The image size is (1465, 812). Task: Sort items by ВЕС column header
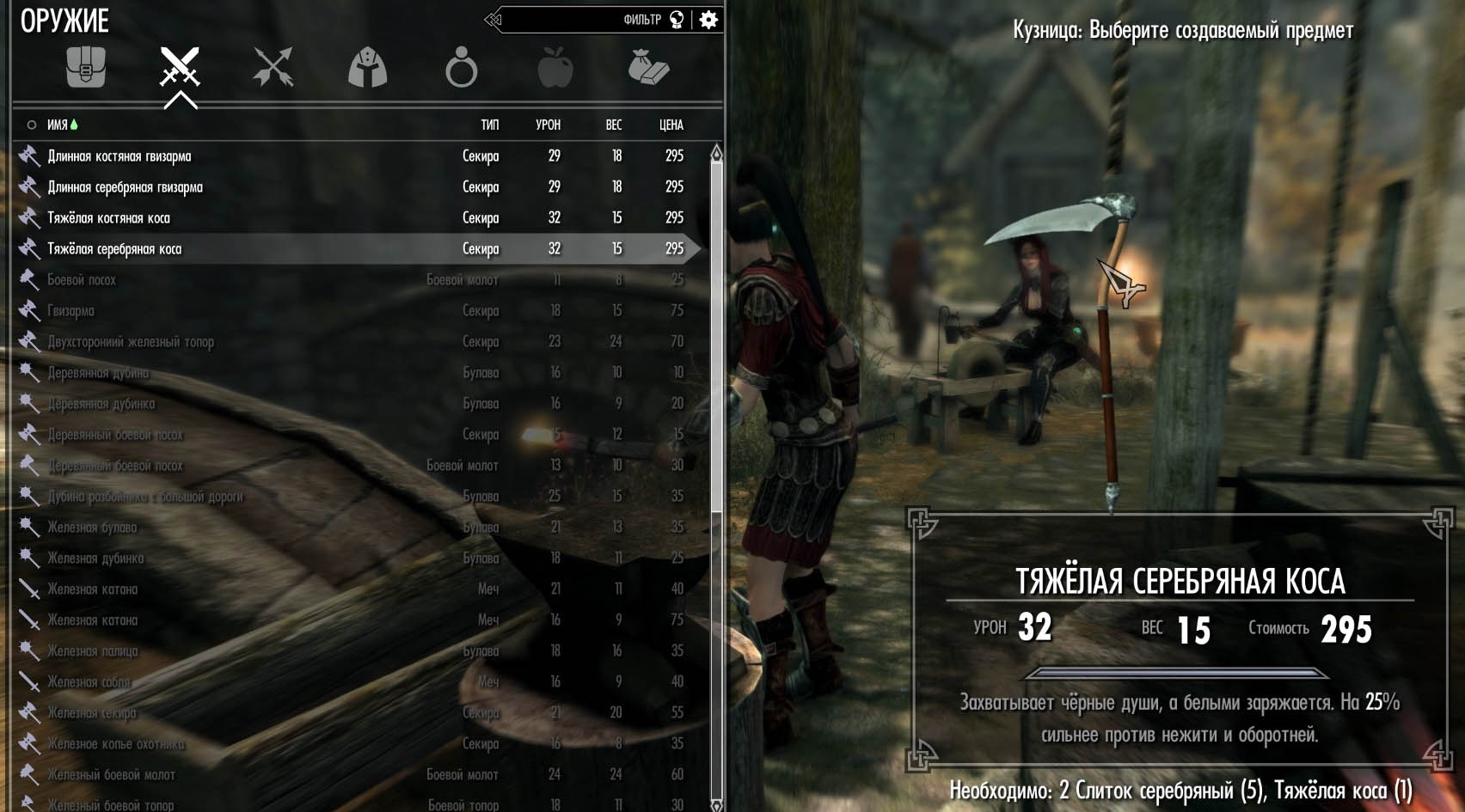click(x=613, y=125)
